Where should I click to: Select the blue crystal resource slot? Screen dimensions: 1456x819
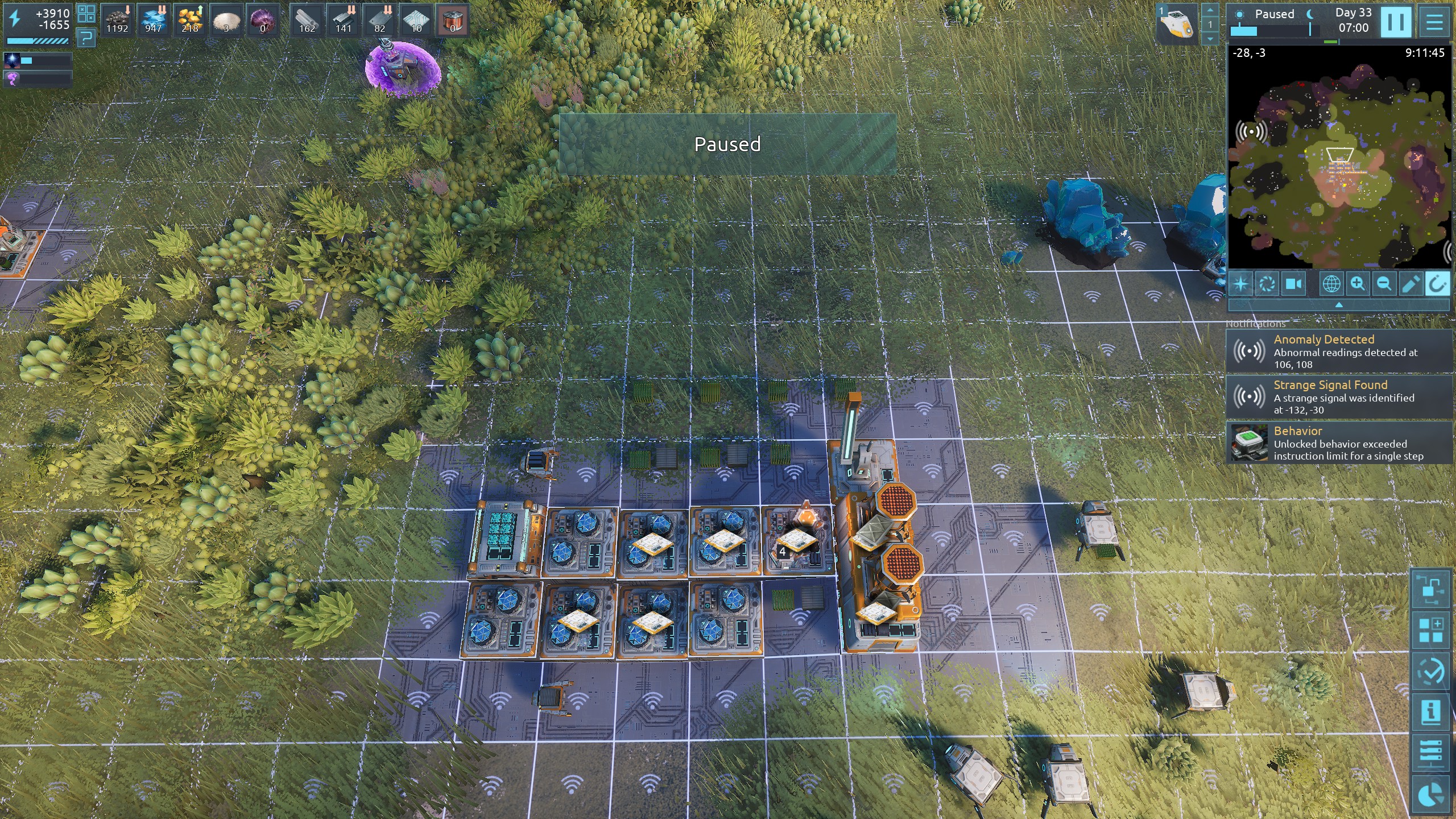pyautogui.click(x=153, y=21)
